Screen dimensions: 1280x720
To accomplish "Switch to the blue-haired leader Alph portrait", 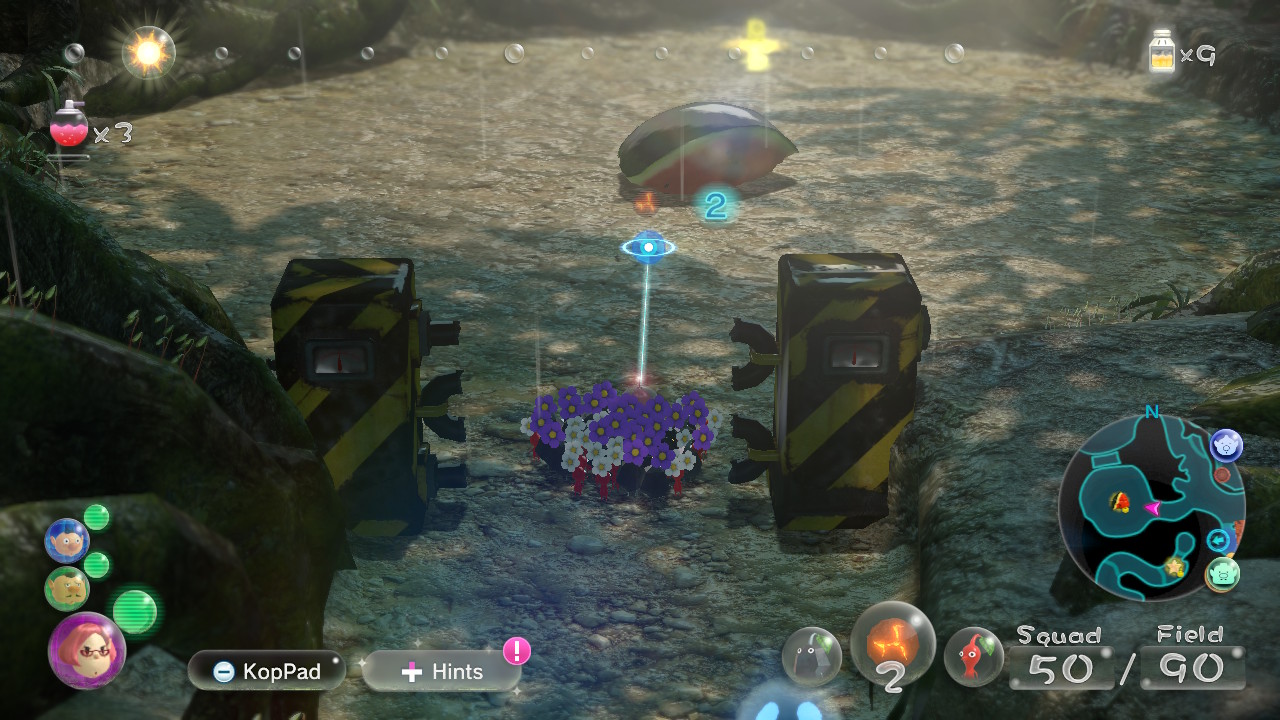I will pos(67,541).
